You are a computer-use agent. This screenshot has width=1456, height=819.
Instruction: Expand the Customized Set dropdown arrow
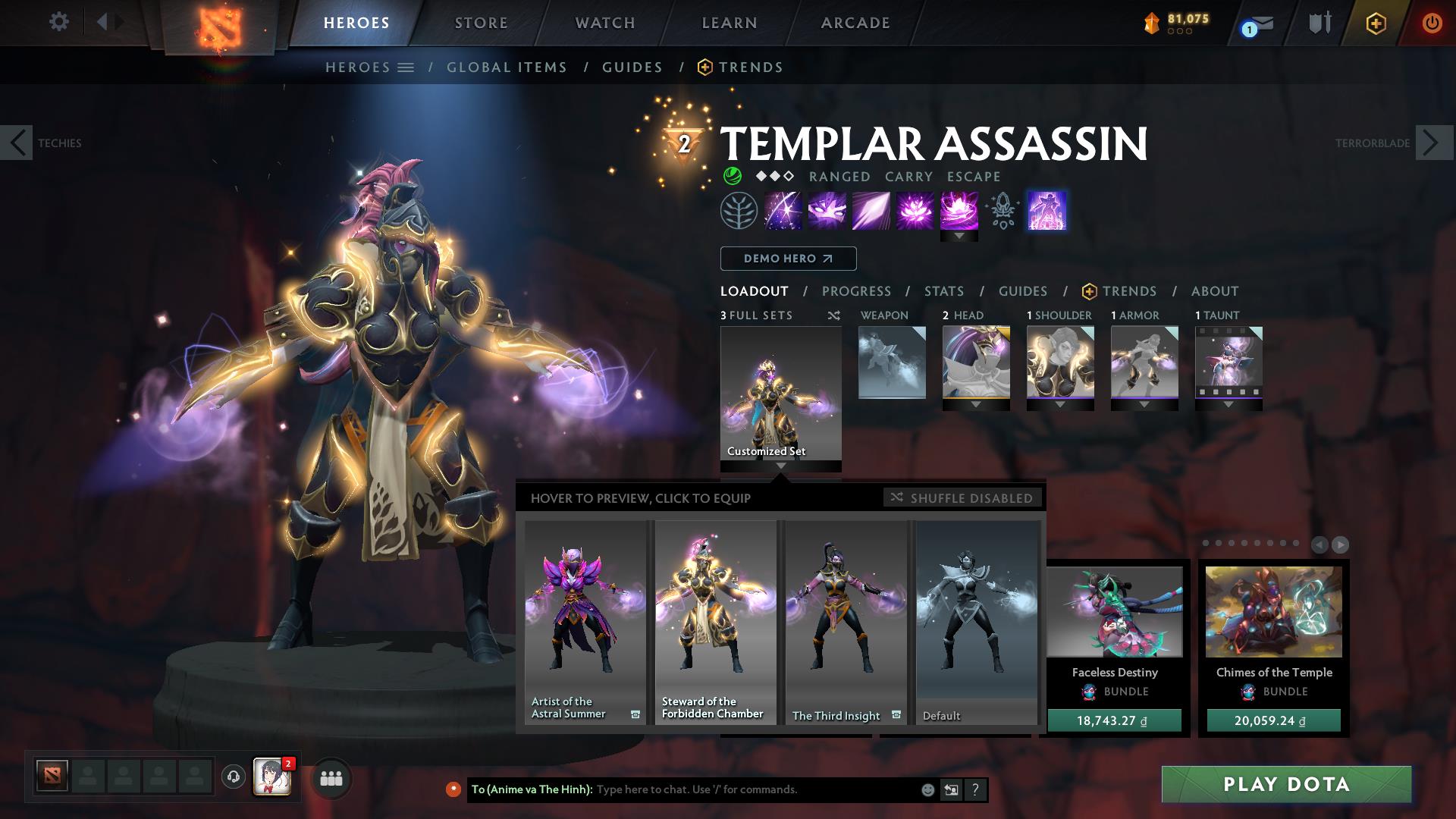780,467
